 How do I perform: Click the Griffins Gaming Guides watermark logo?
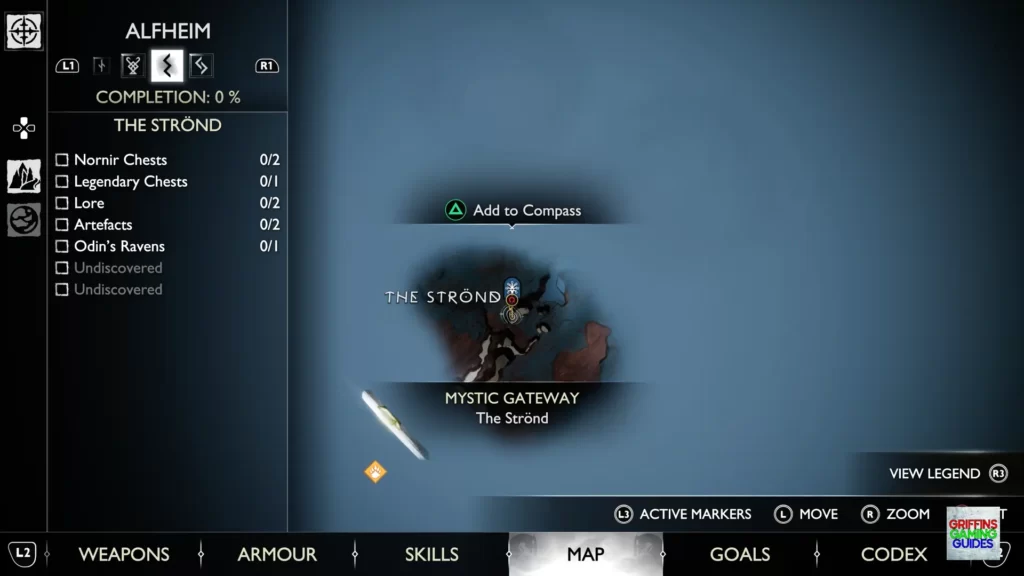click(972, 532)
